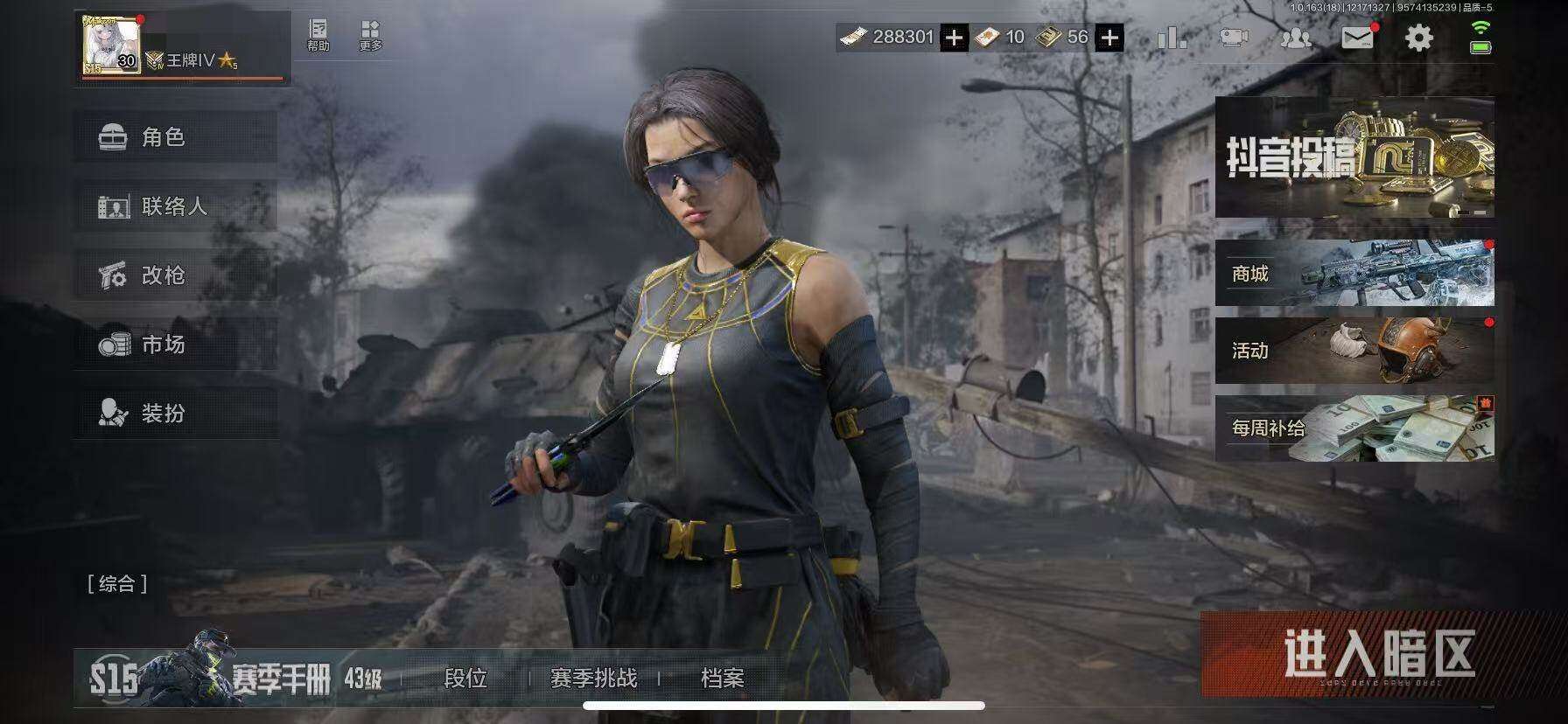Image resolution: width=1568 pixels, height=724 pixels.
Task: Go to 改枪 gun modification
Action: coord(175,275)
